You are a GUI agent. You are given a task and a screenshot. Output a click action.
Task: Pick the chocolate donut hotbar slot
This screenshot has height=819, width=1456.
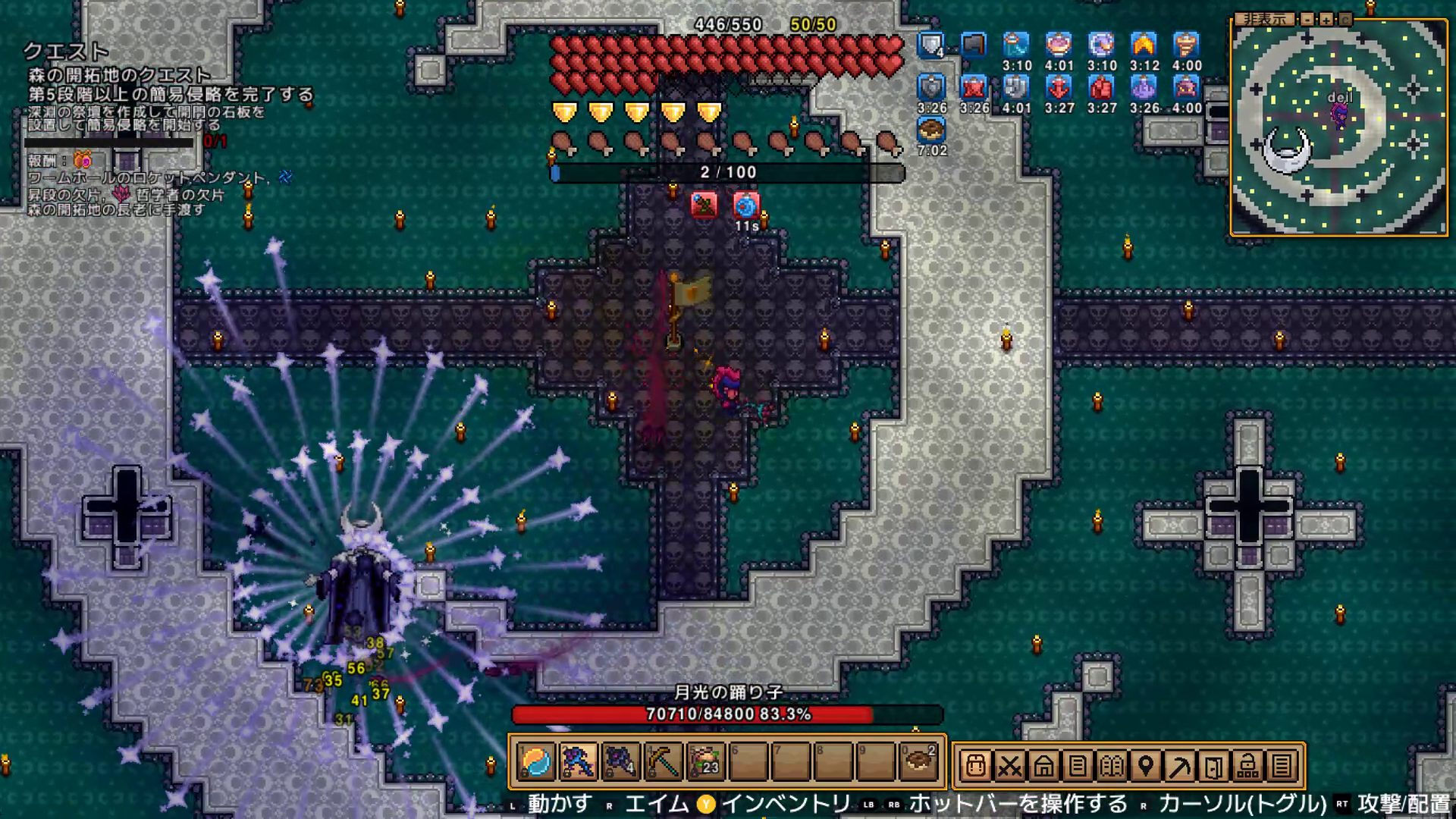coord(918,762)
